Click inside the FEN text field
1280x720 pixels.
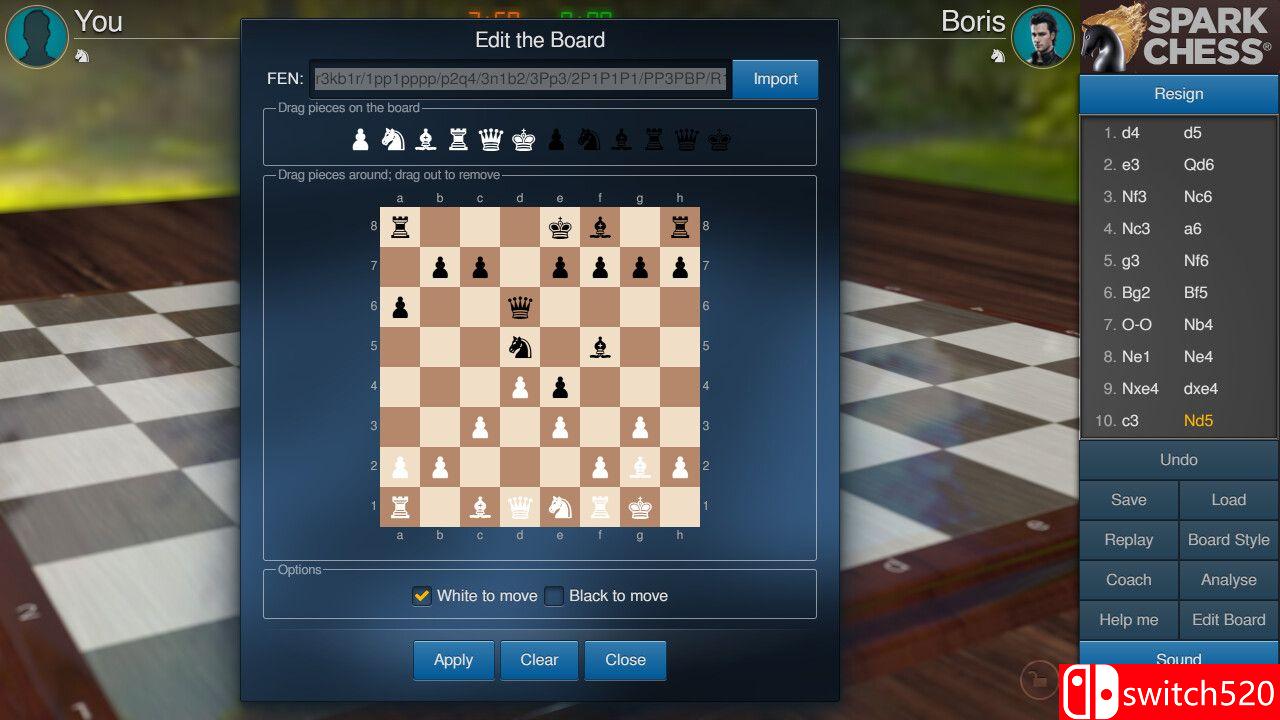pyautogui.click(x=520, y=78)
